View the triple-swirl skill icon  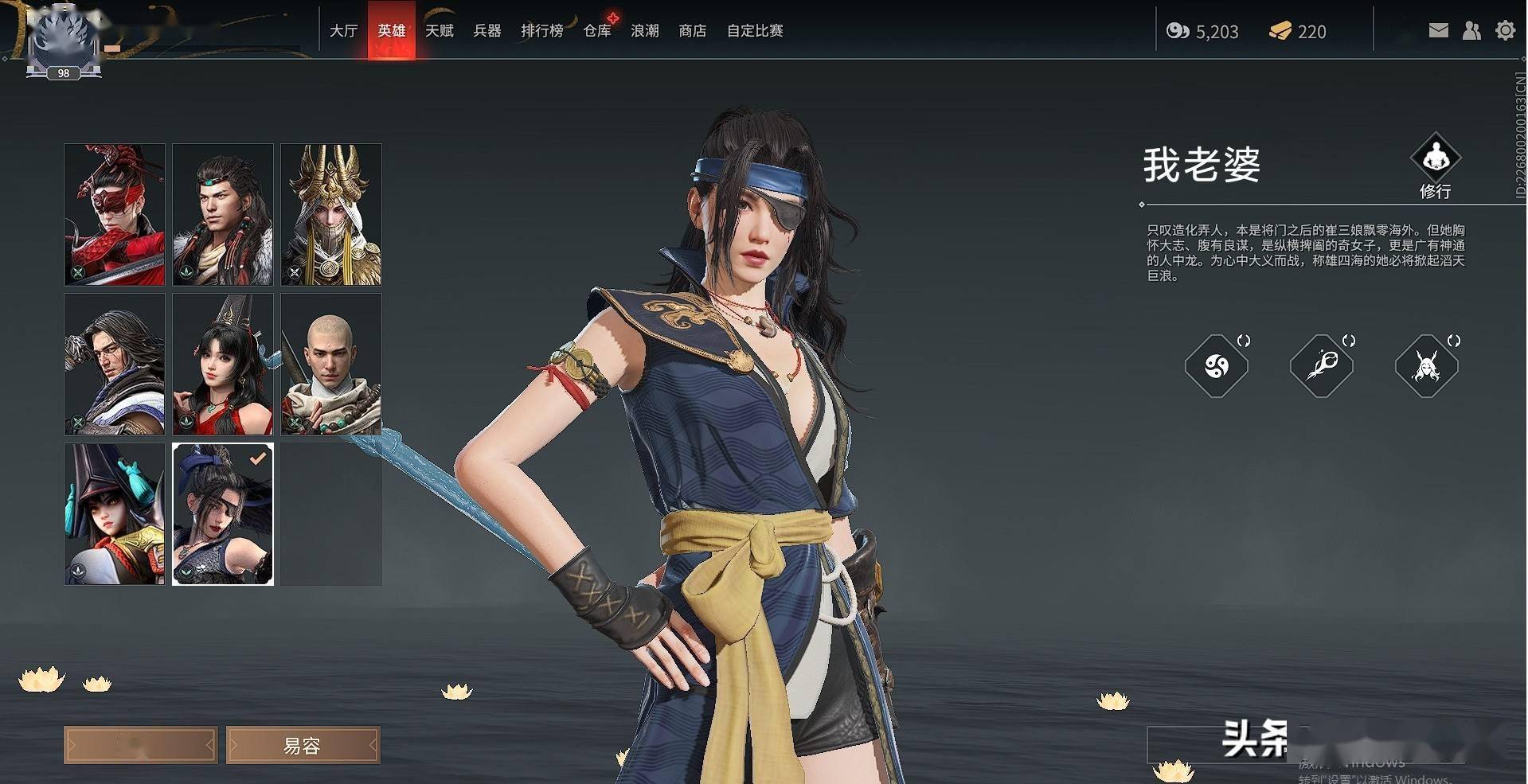[1216, 366]
